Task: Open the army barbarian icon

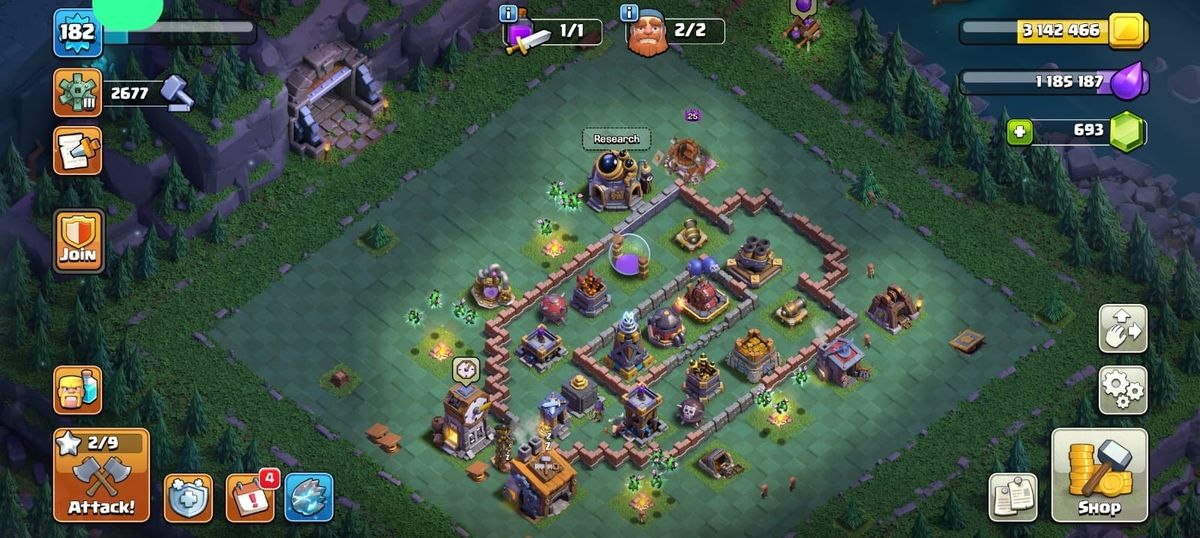Action: pyautogui.click(x=77, y=389)
